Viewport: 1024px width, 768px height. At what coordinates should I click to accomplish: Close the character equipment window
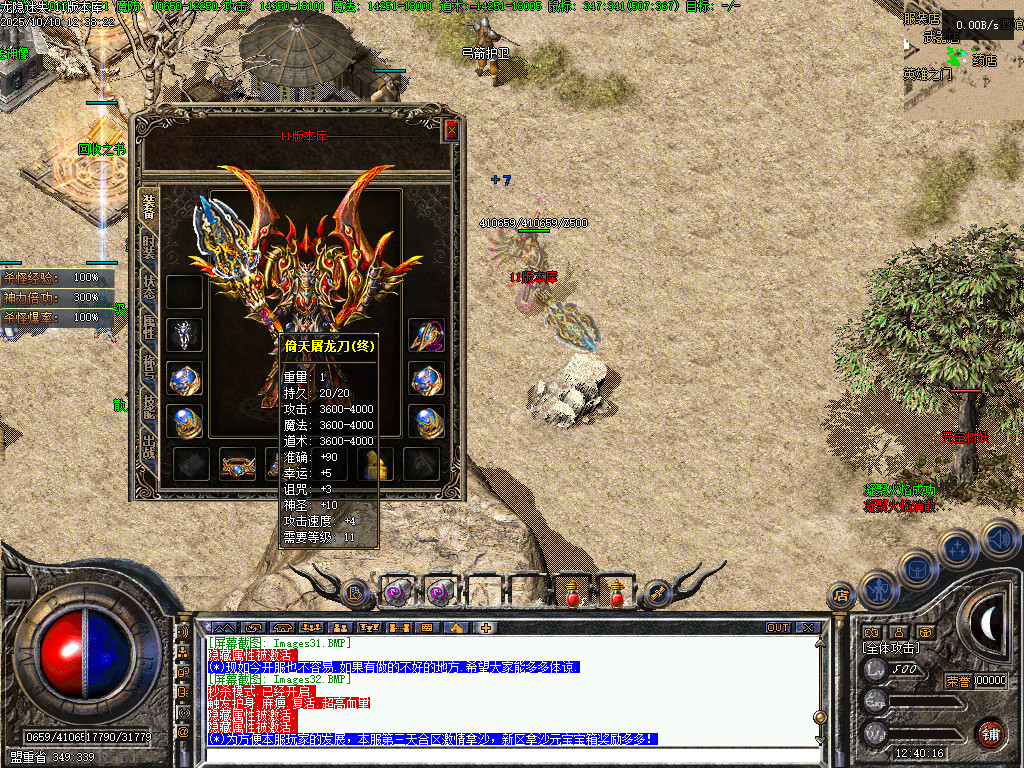click(452, 130)
